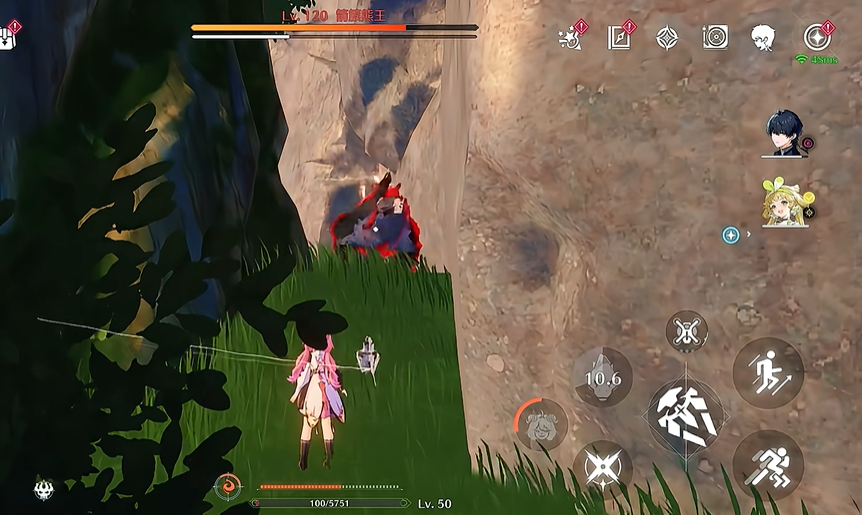This screenshot has height=515, width=862.
Task: Tap the glowing star circle icon
Action: coord(818,37)
